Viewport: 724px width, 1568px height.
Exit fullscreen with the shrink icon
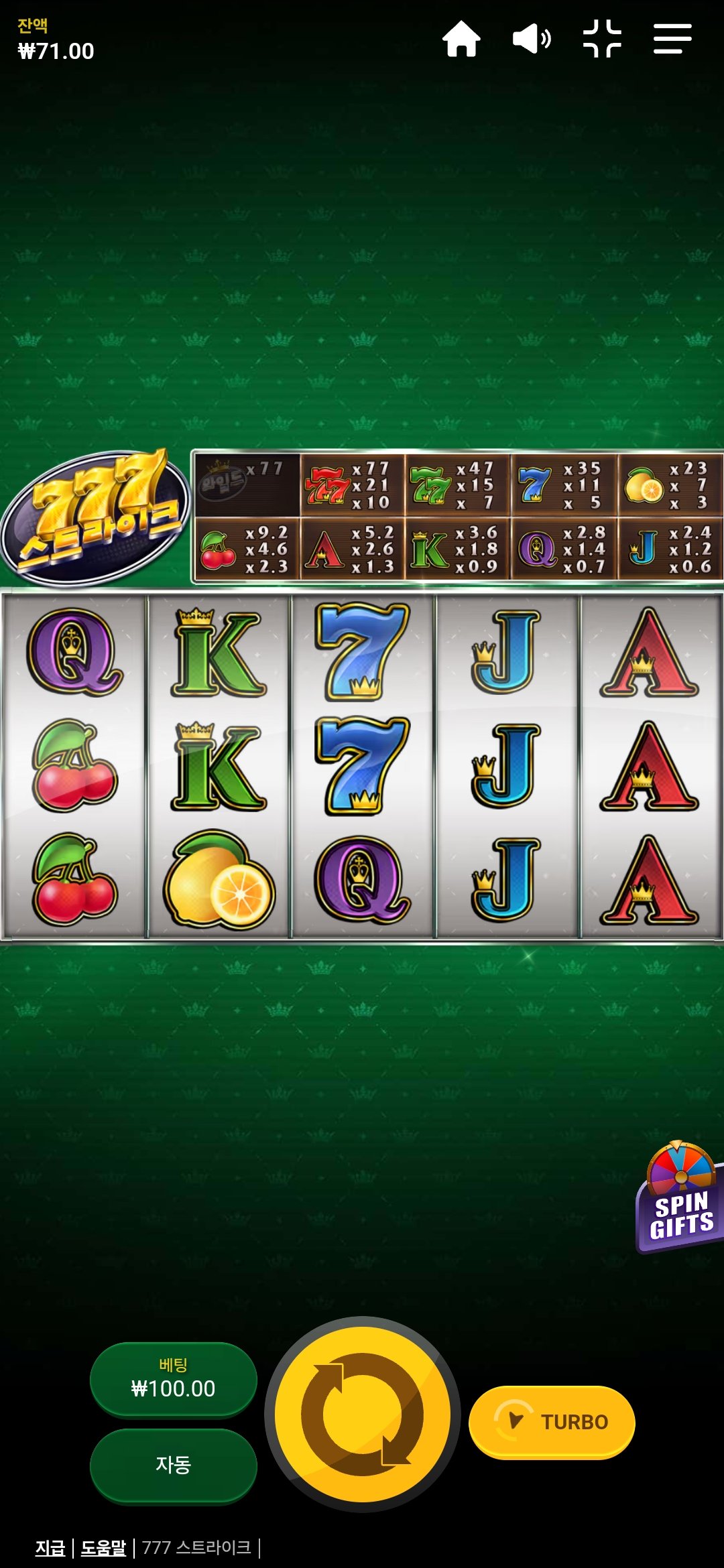click(602, 39)
